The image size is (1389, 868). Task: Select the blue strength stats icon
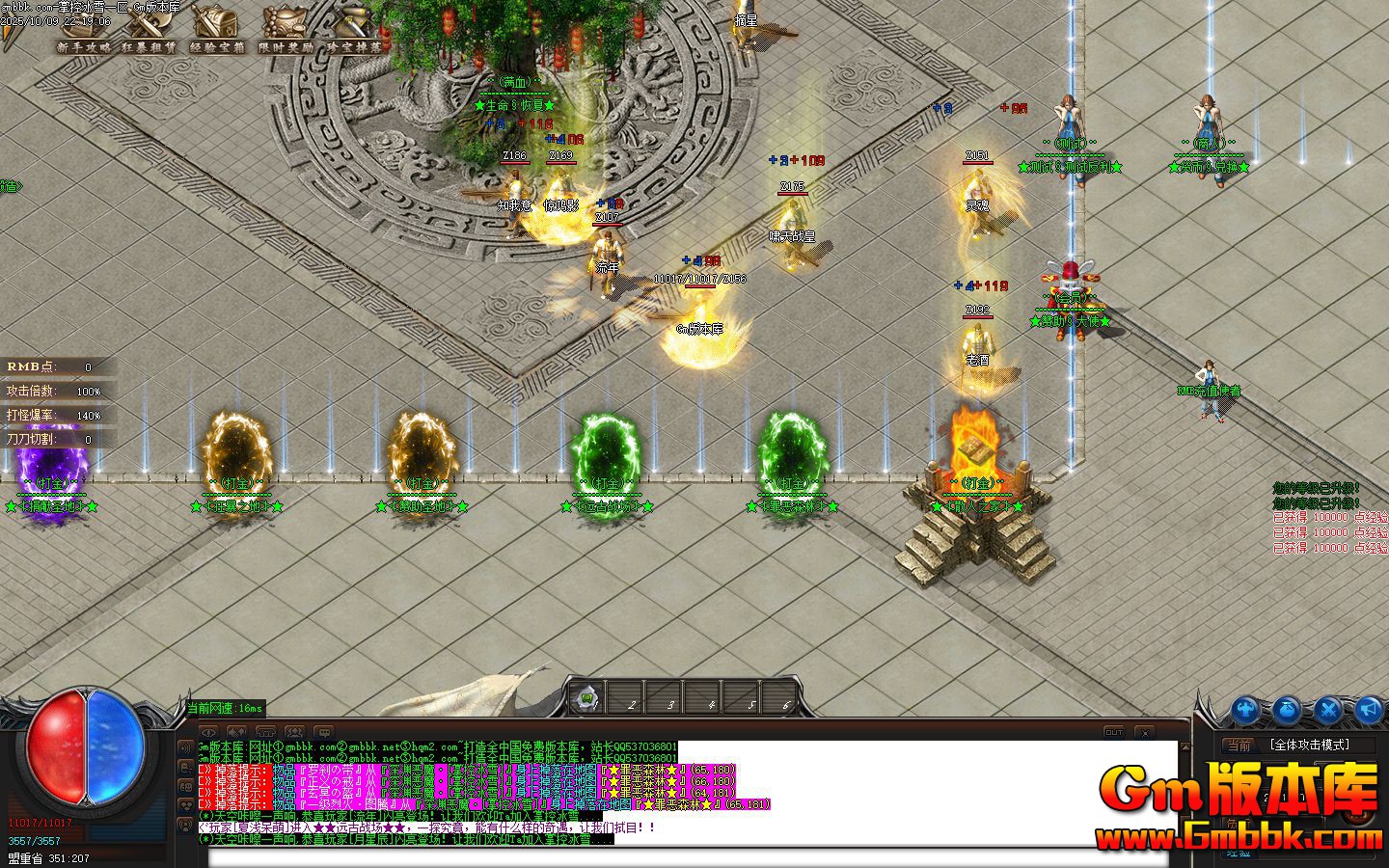(x=1246, y=710)
